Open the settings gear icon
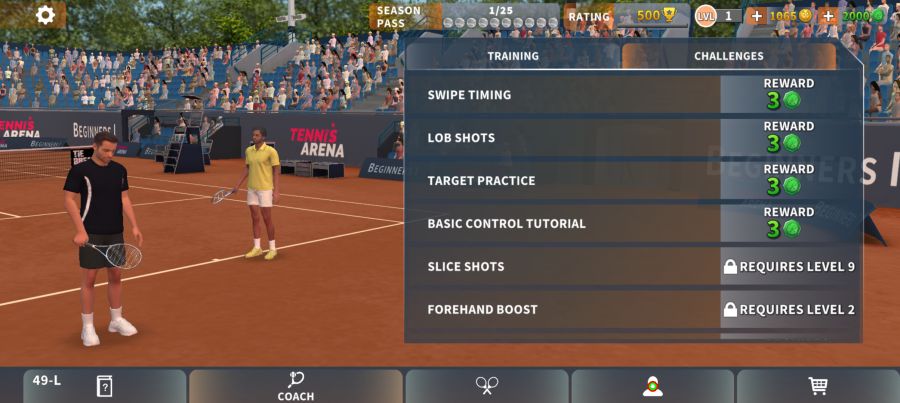Image resolution: width=900 pixels, height=403 pixels. [x=45, y=15]
